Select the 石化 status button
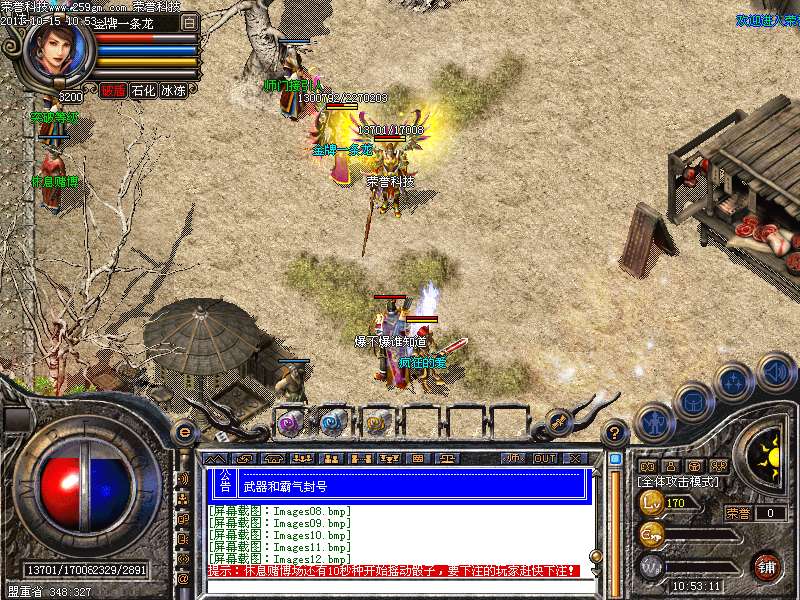800x600 pixels. (x=144, y=91)
